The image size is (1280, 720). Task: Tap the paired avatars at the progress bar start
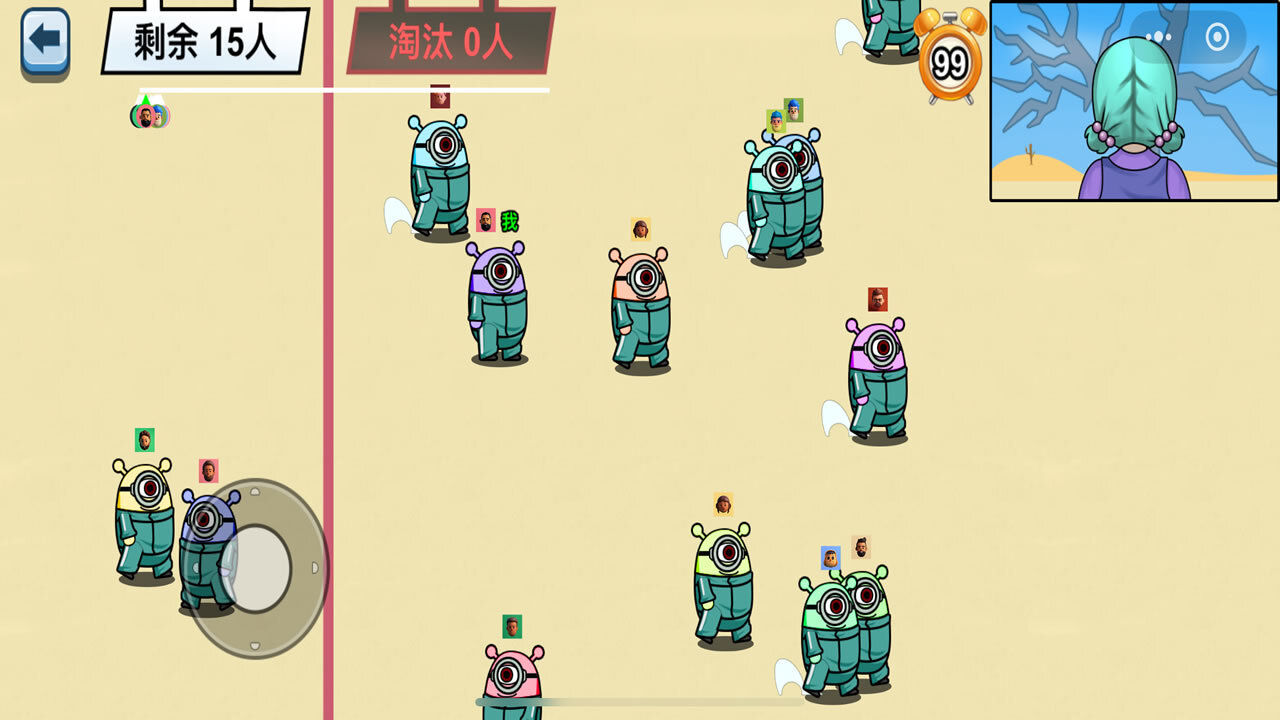pyautogui.click(x=148, y=117)
